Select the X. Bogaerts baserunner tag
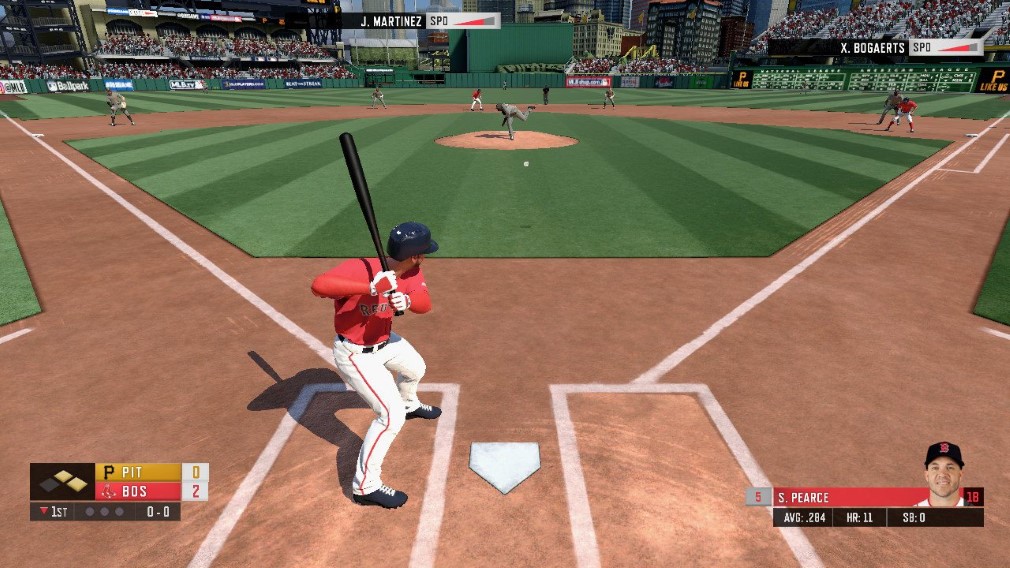Image resolution: width=1010 pixels, height=568 pixels. (x=876, y=47)
